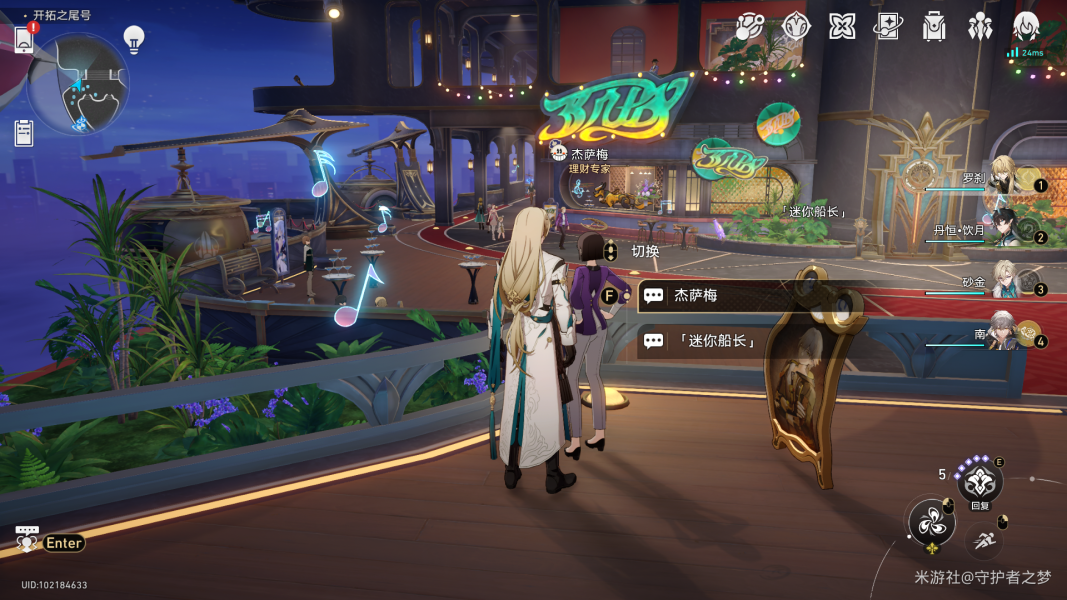Open the four-petal flower icon in top bar
This screenshot has width=1067, height=600.
(x=842, y=27)
